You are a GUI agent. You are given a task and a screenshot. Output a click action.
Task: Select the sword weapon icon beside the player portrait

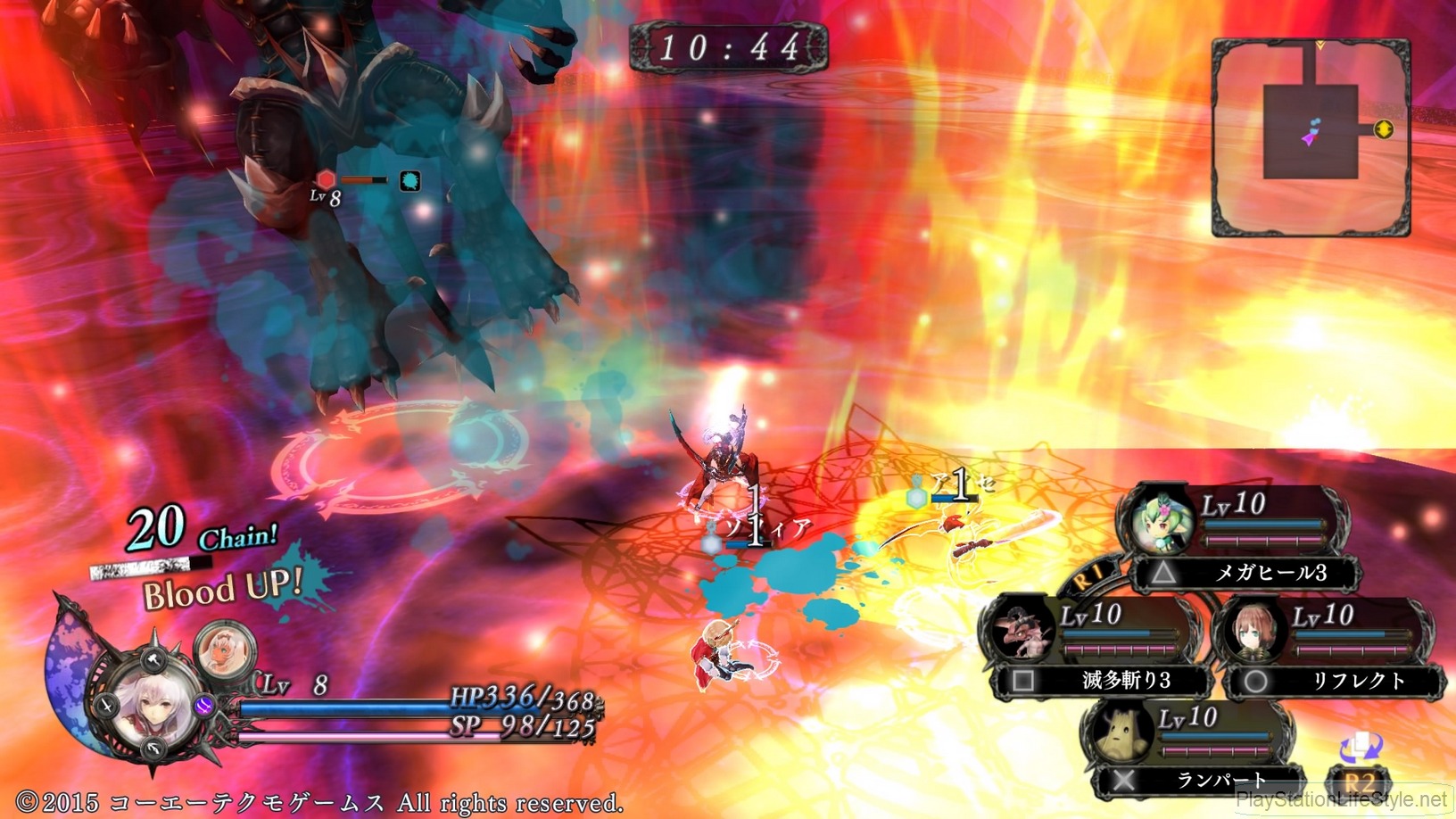pyautogui.click(x=105, y=705)
